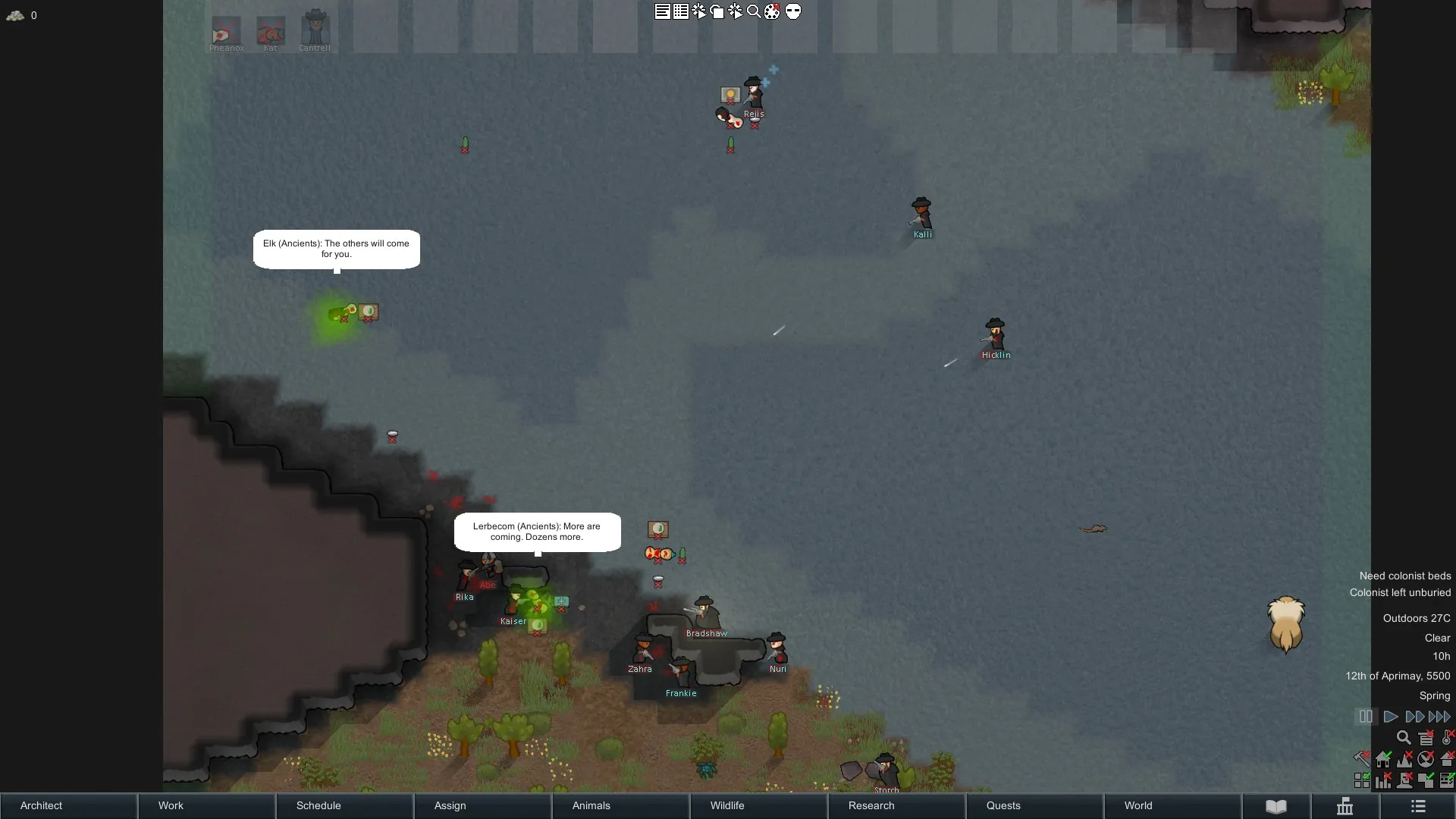Select the Pheanox colonist portrait

click(226, 32)
